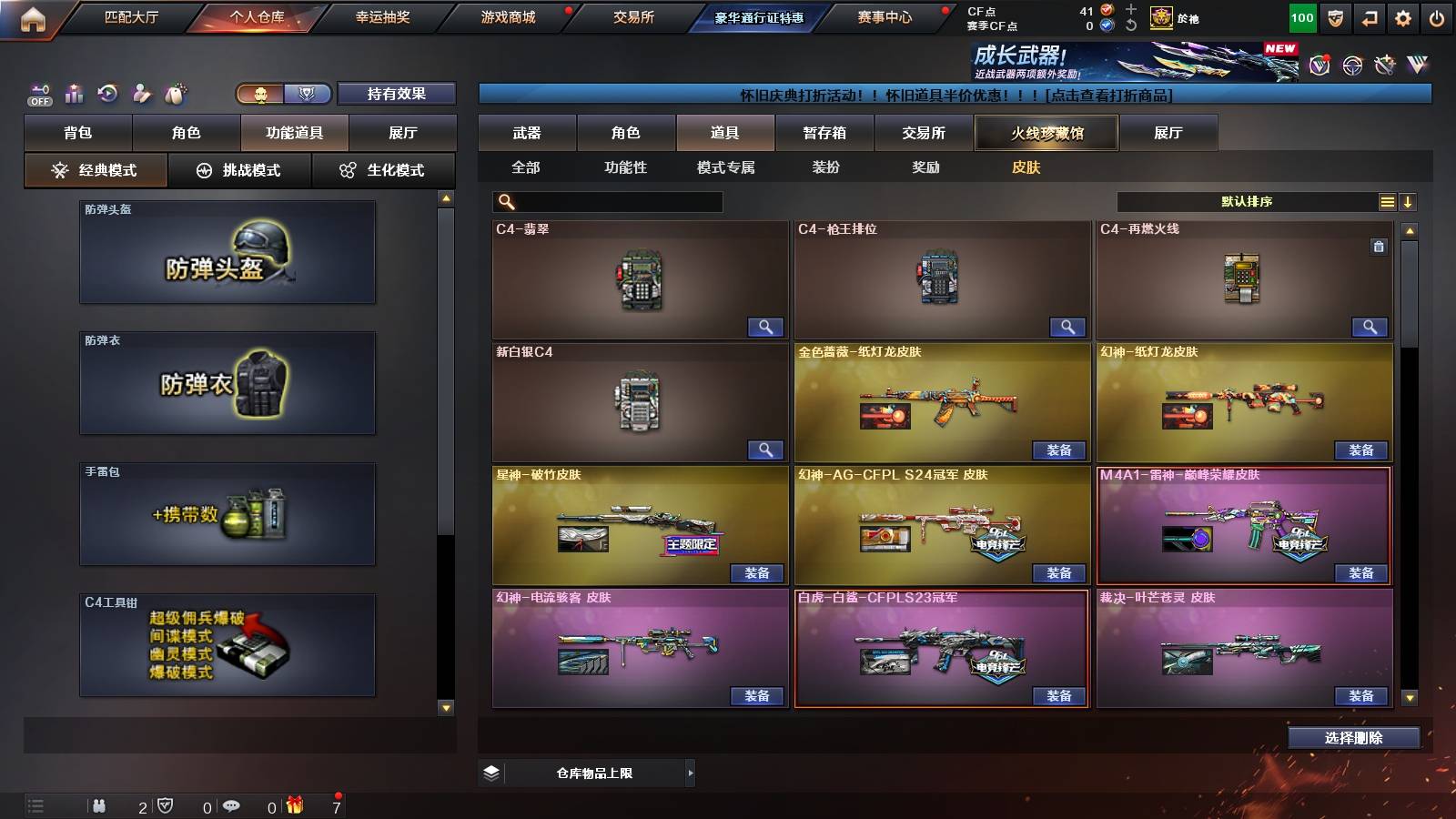Click the replay history icon near top-left
Viewport: 1456px width, 819px height.
(107, 92)
